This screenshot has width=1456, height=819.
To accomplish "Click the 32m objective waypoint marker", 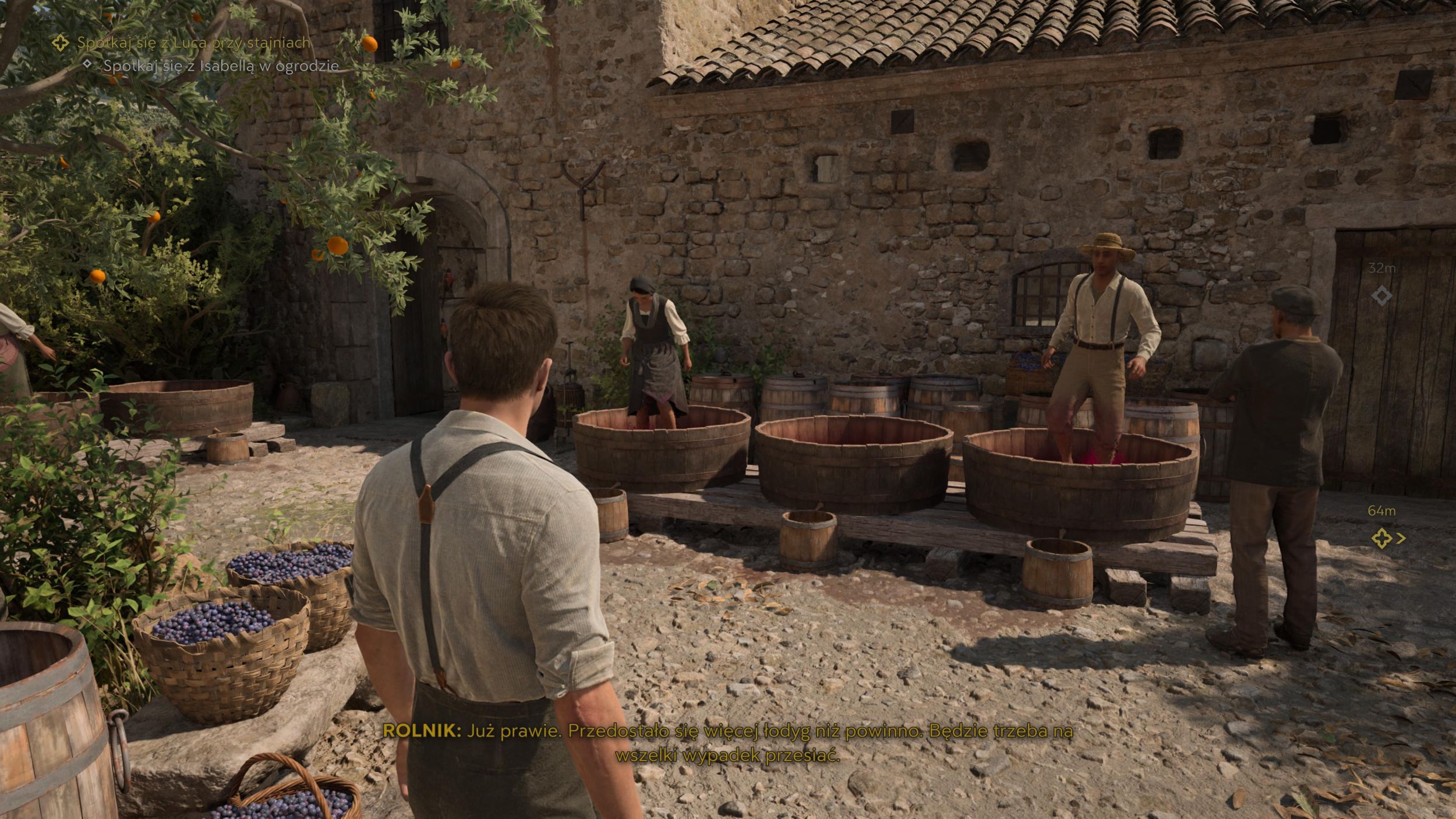I will [1381, 296].
